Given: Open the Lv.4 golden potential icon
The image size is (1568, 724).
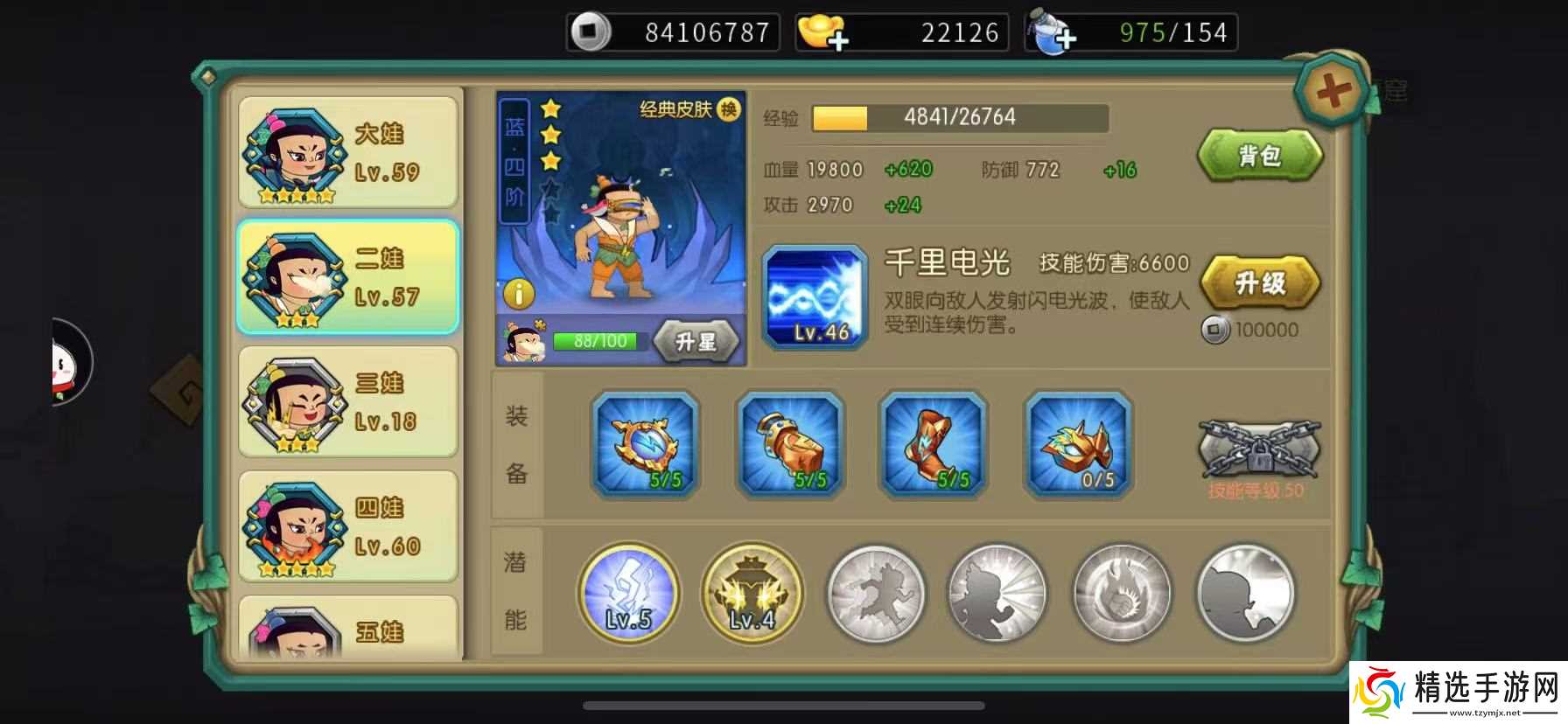Looking at the screenshot, I should coord(752,593).
